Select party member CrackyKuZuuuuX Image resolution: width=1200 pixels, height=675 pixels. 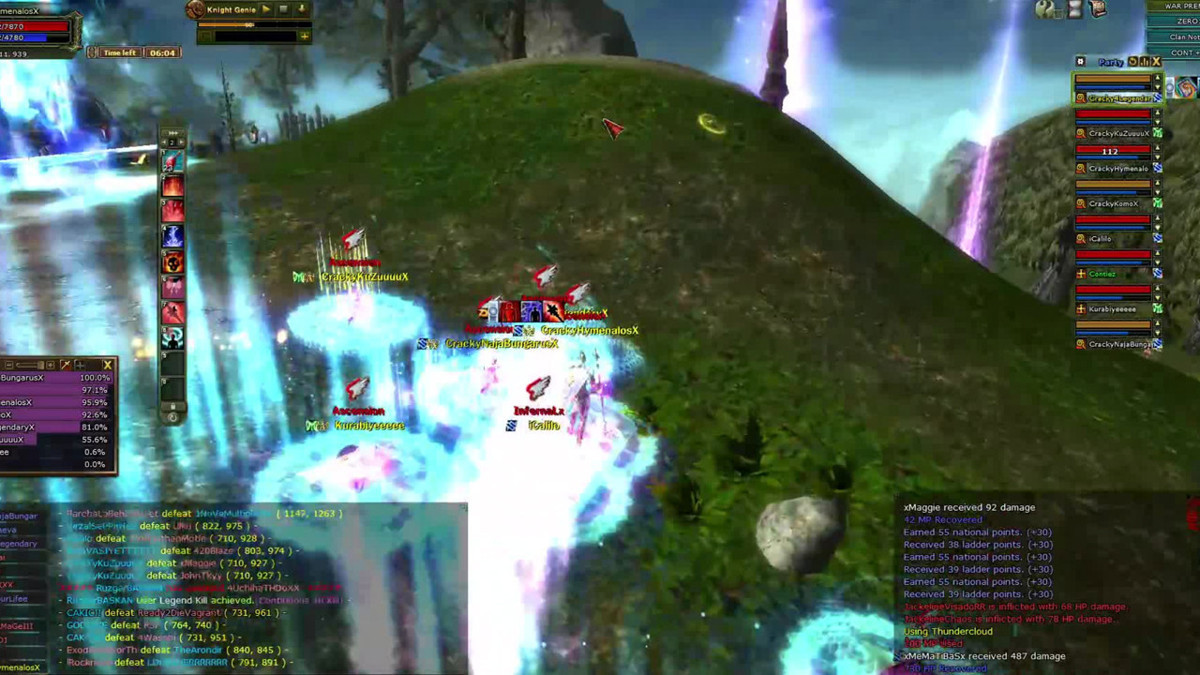coord(1118,133)
